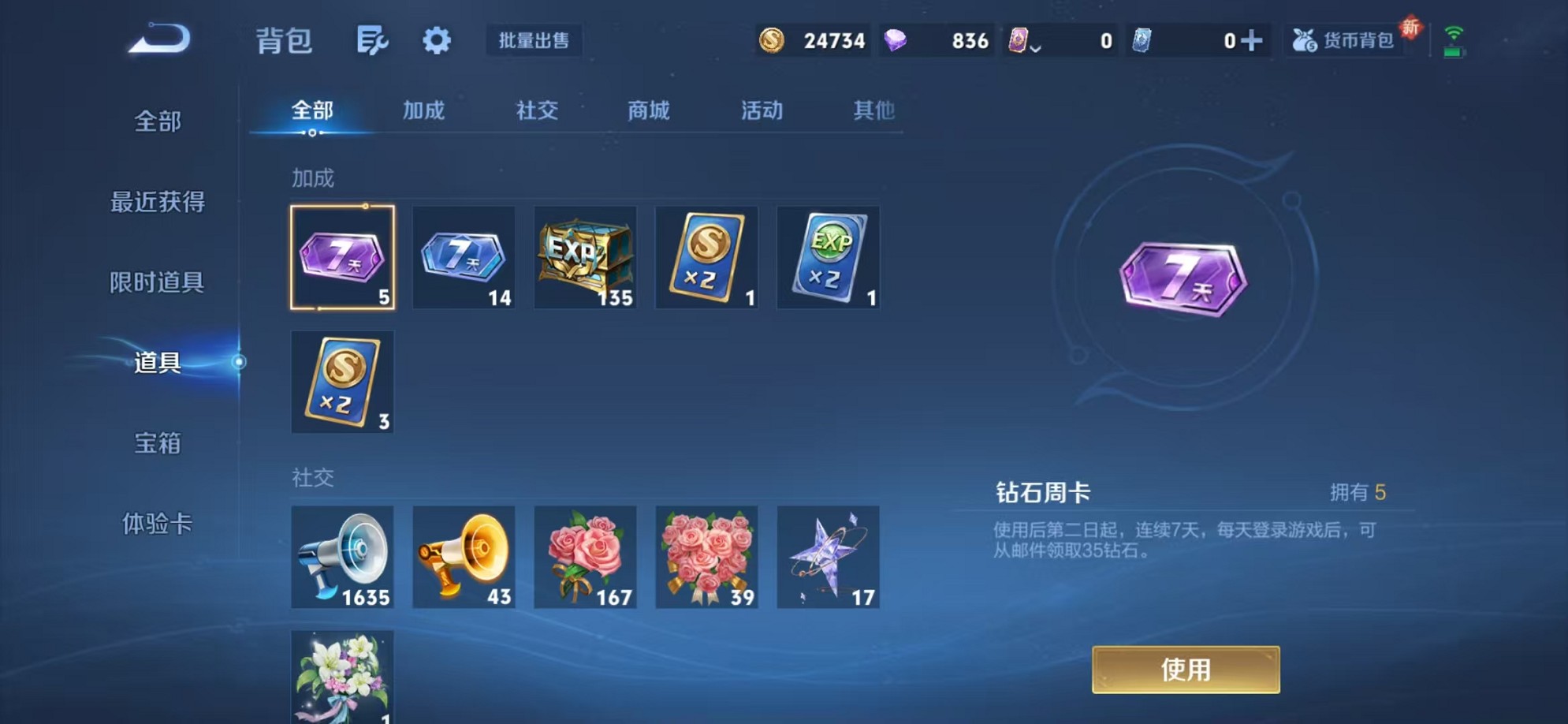Click the edit notebook icon next to 背包
Image resolution: width=1568 pixels, height=724 pixels.
pos(371,41)
